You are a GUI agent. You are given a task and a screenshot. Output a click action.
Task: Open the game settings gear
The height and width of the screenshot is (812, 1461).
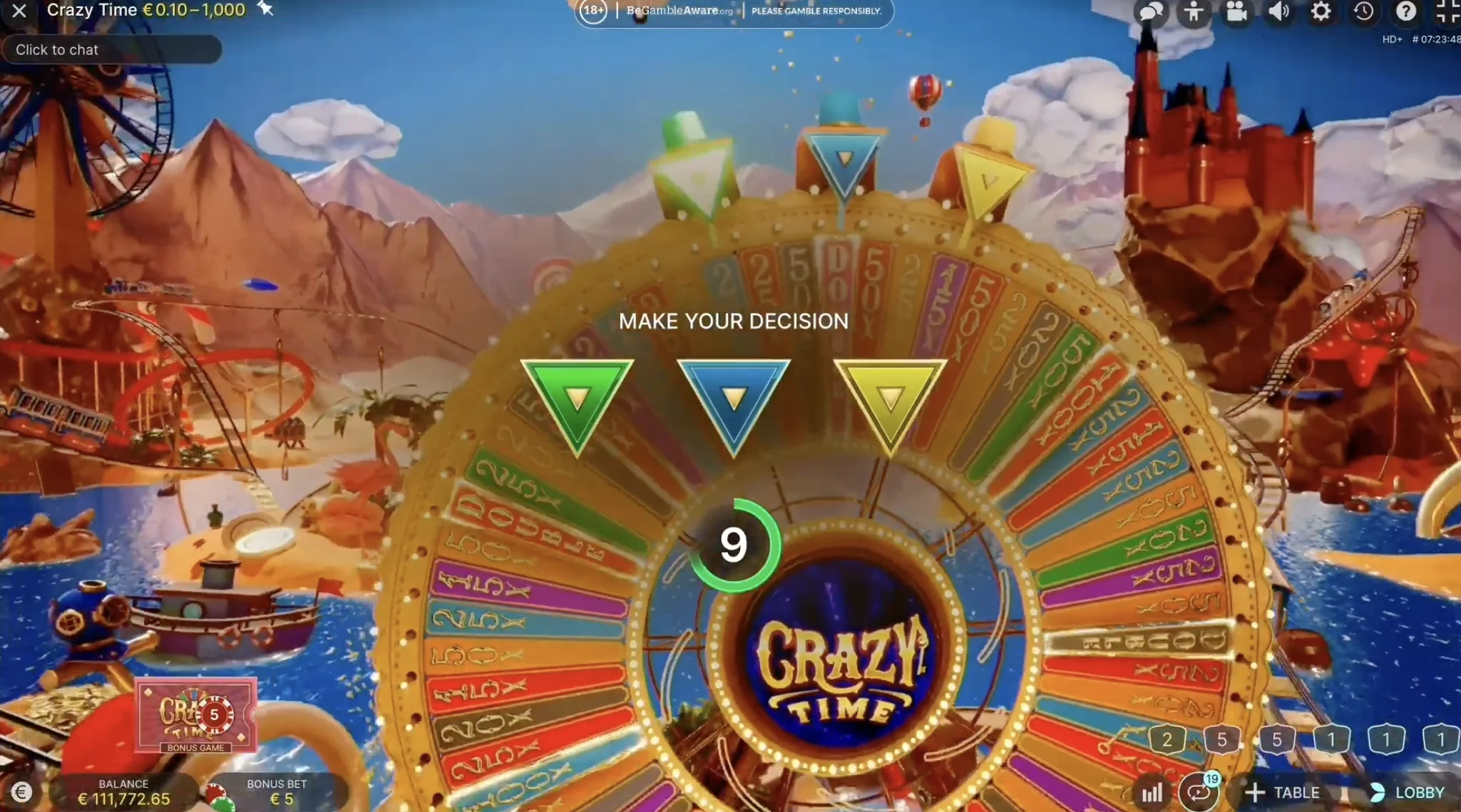(x=1322, y=11)
